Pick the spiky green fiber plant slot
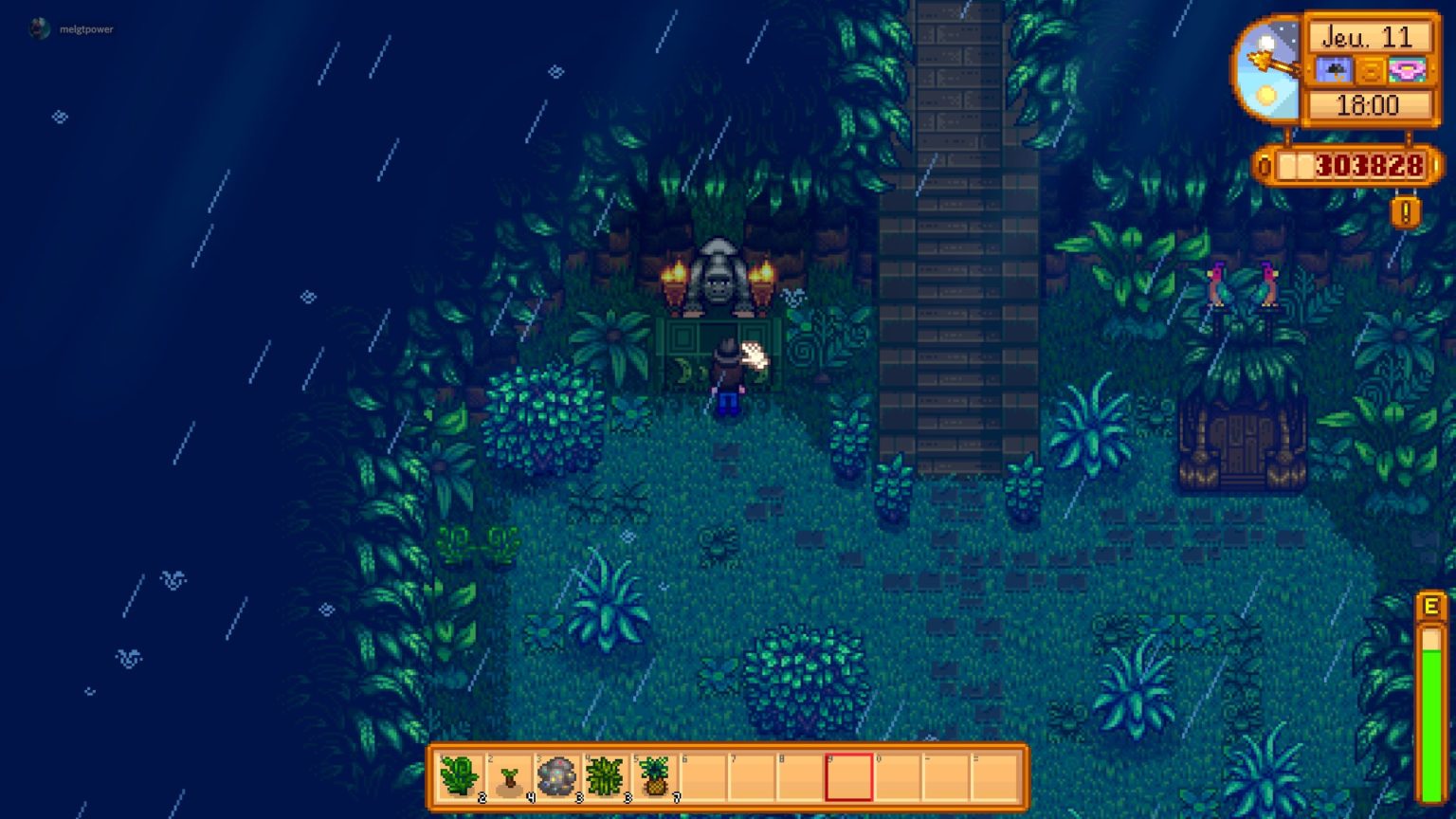This screenshot has height=819, width=1456. (606, 777)
